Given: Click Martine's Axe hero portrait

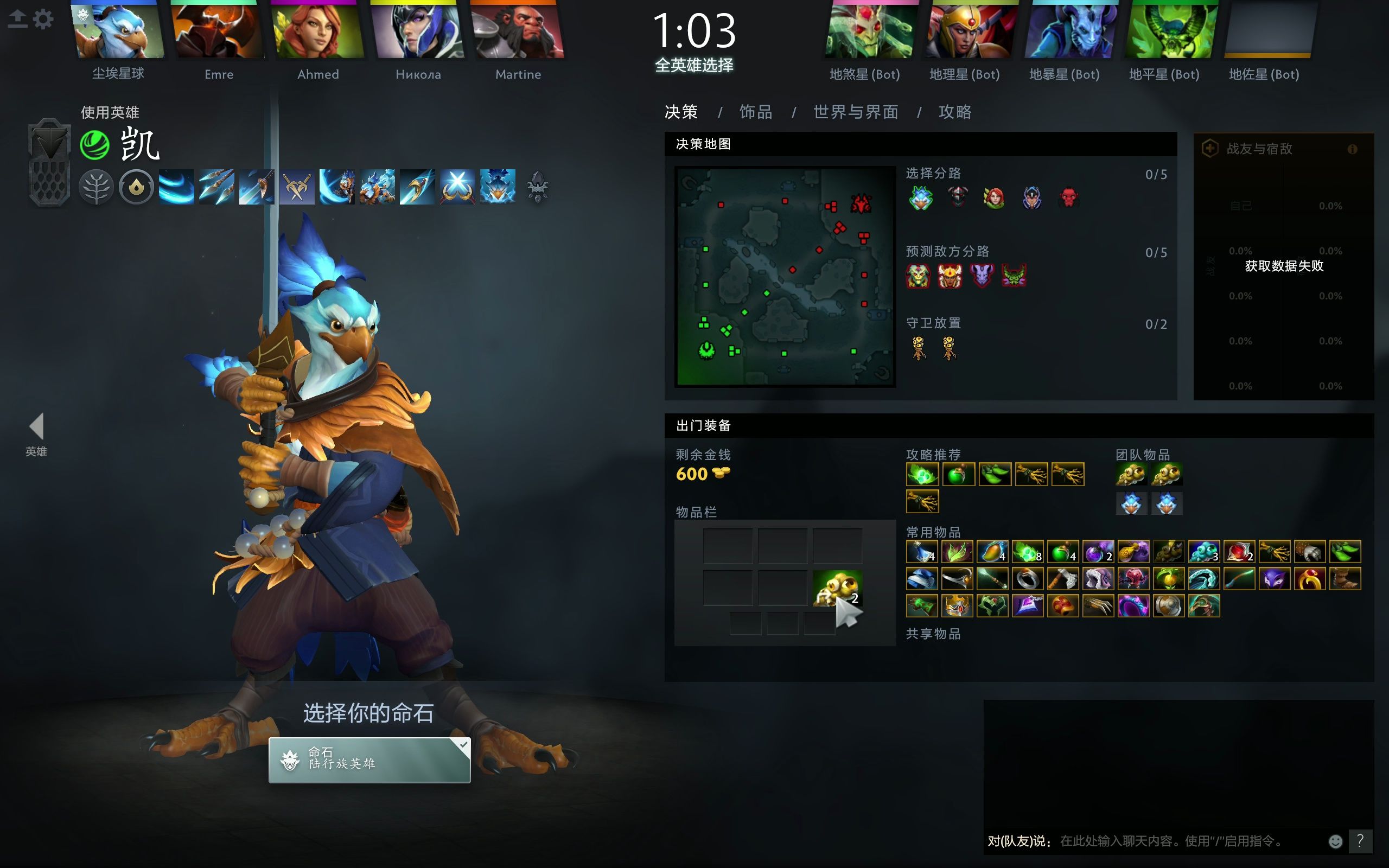Looking at the screenshot, I should (x=518, y=31).
